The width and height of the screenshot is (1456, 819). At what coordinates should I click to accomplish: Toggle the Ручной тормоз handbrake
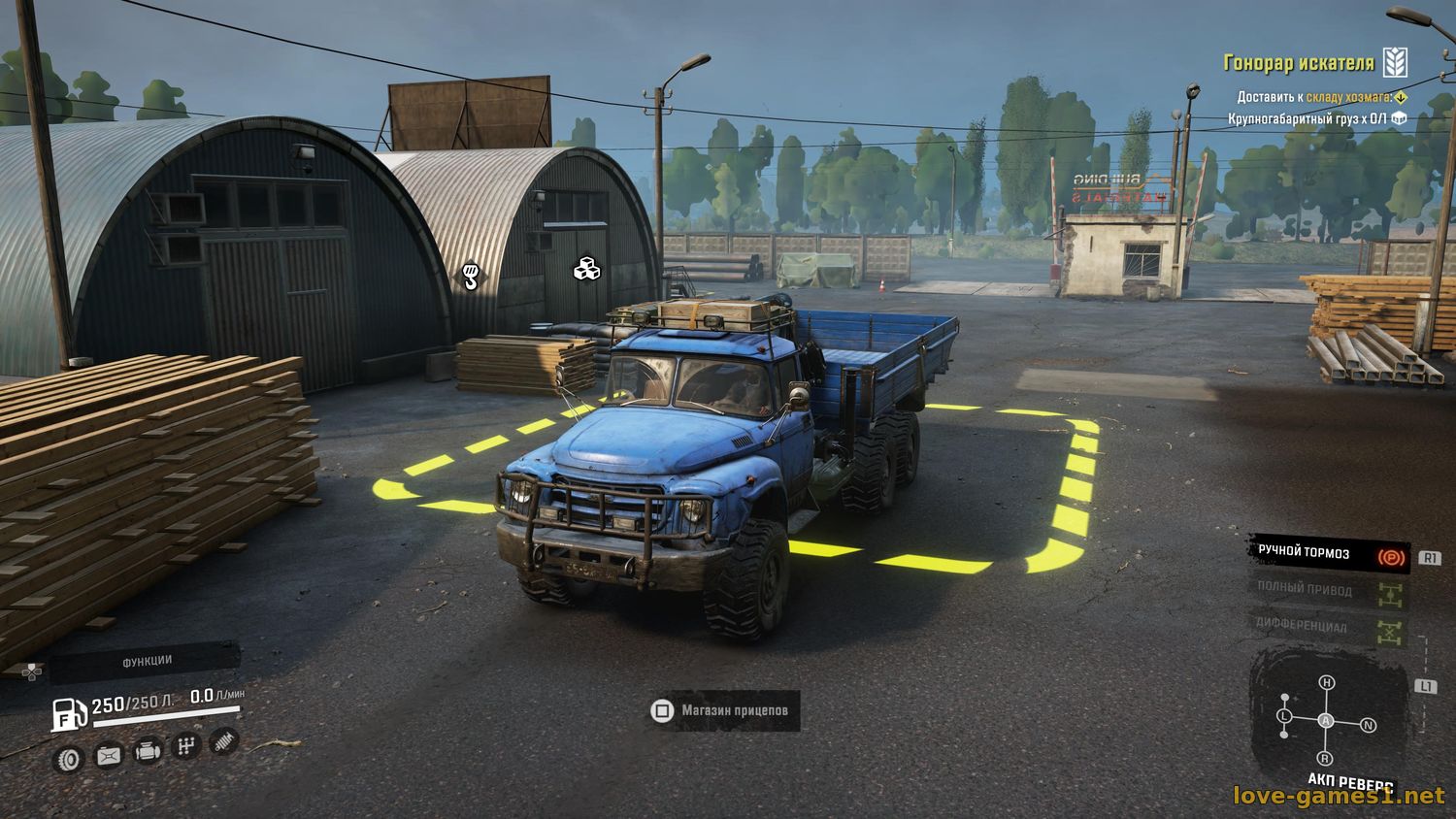coord(1329,553)
